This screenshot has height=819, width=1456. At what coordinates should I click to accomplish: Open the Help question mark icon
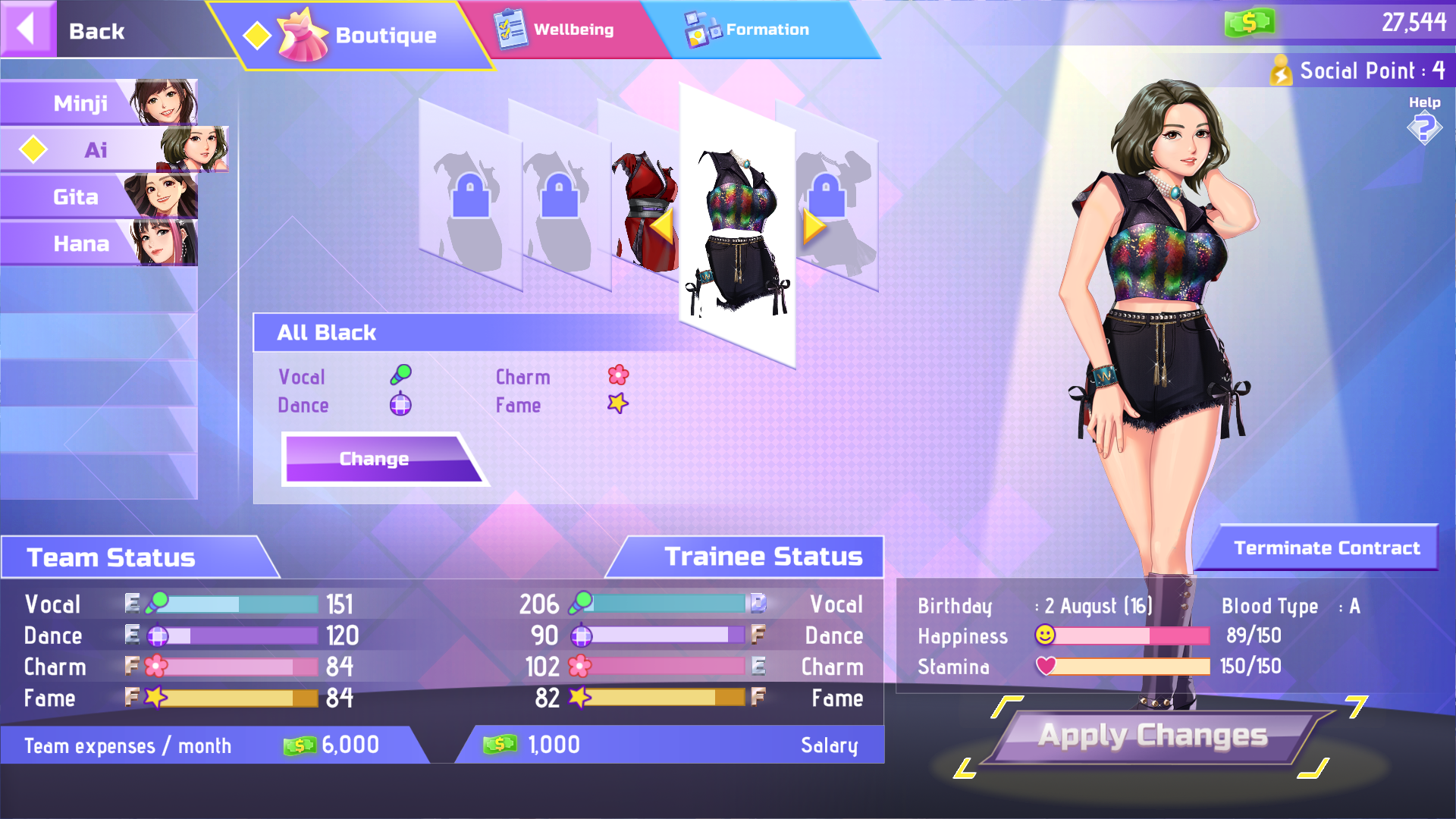(x=1425, y=127)
